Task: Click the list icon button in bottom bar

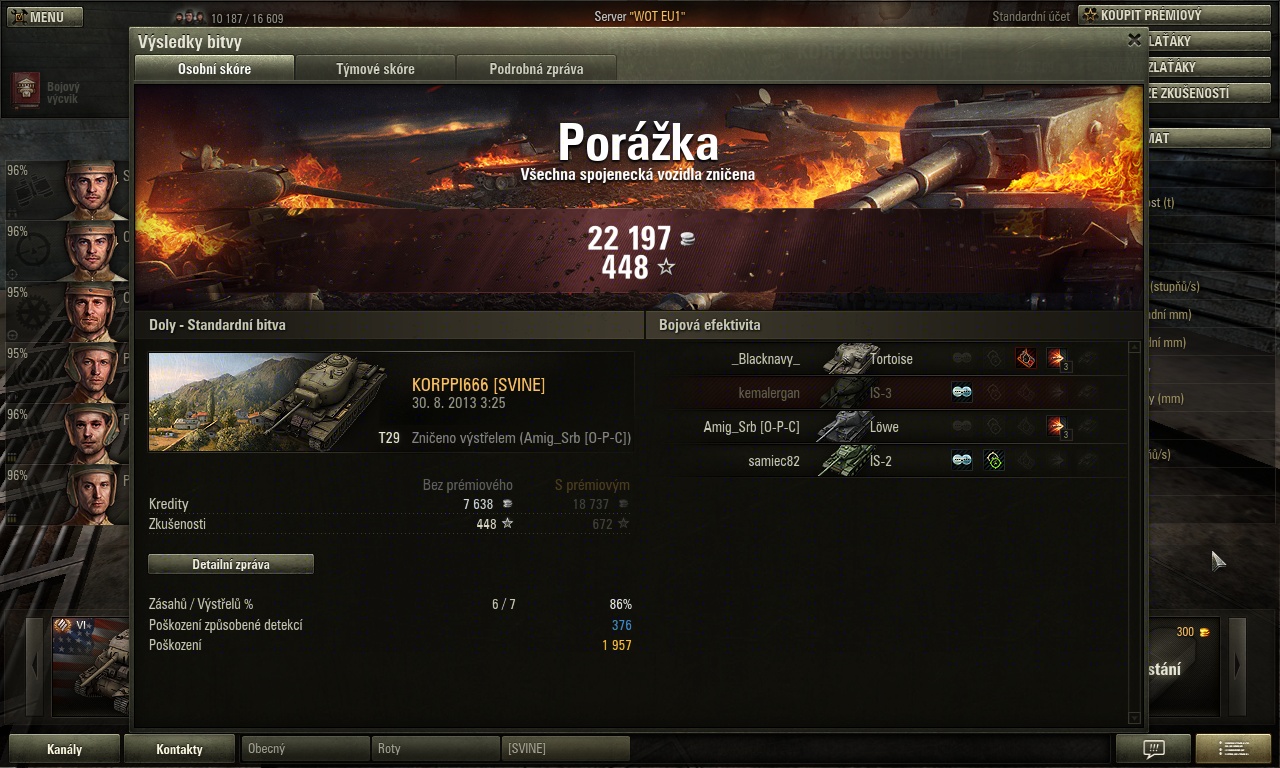Action: (x=1233, y=749)
